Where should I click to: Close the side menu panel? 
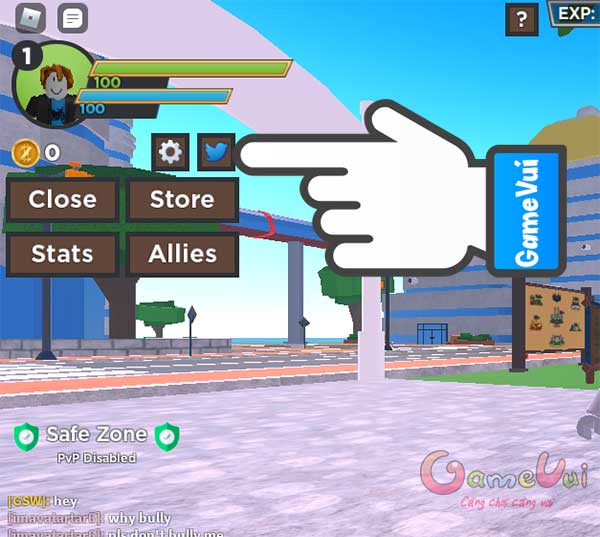tap(63, 200)
